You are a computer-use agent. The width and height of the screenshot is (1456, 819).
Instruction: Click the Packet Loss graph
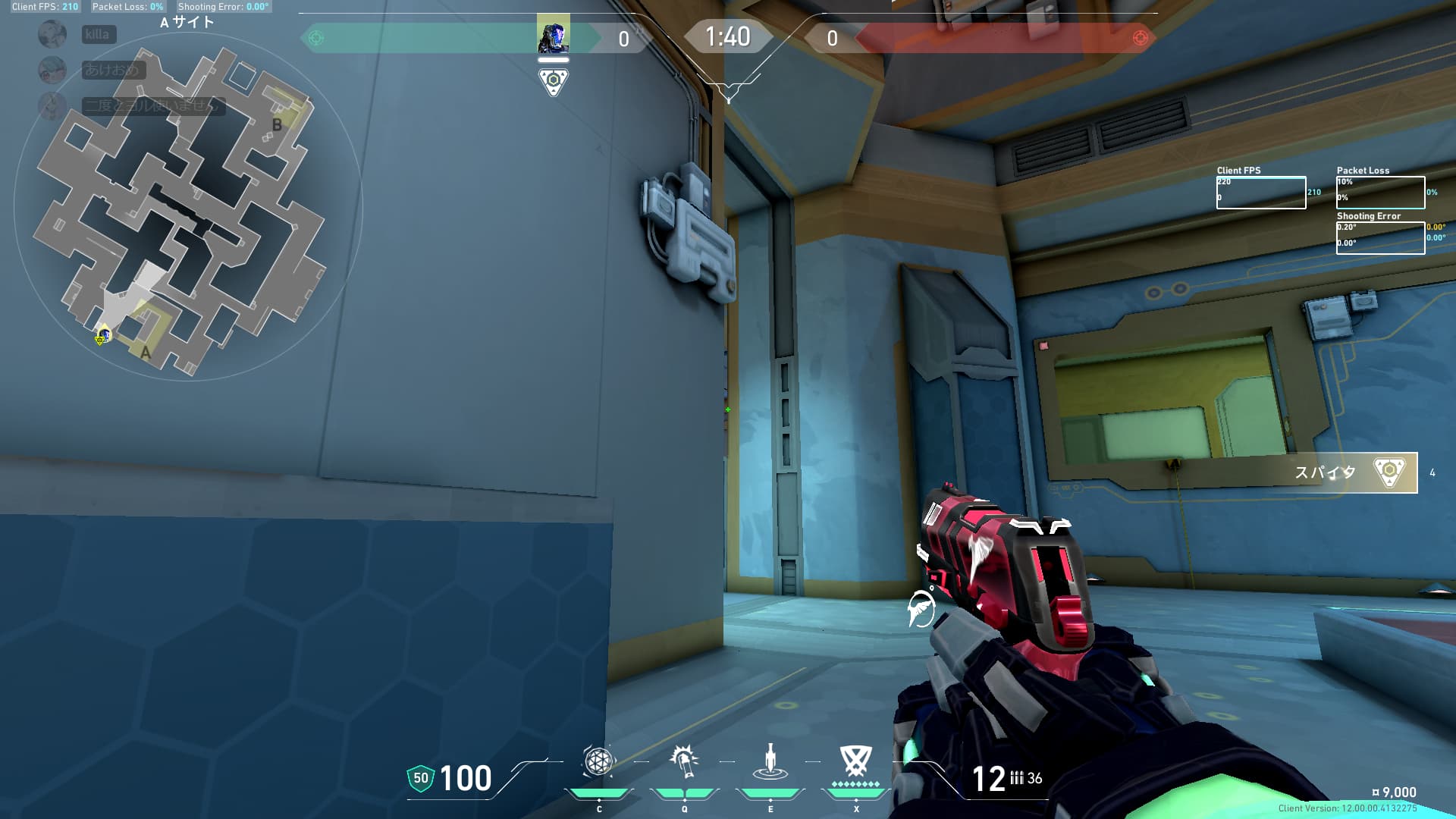click(x=1379, y=193)
